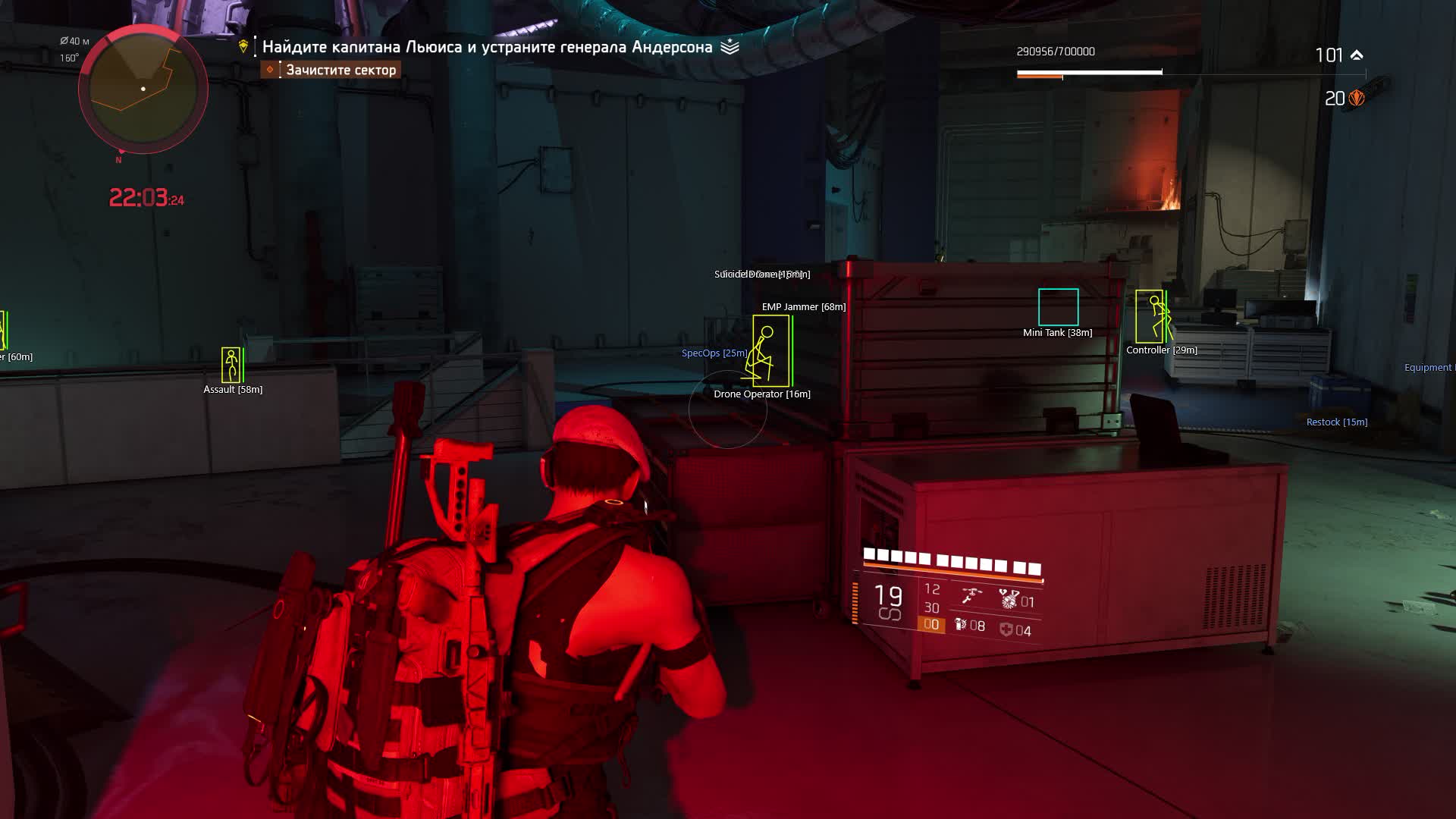Click the armor kit icon showing 04
This screenshot has height=819, width=1456.
click(x=1006, y=630)
